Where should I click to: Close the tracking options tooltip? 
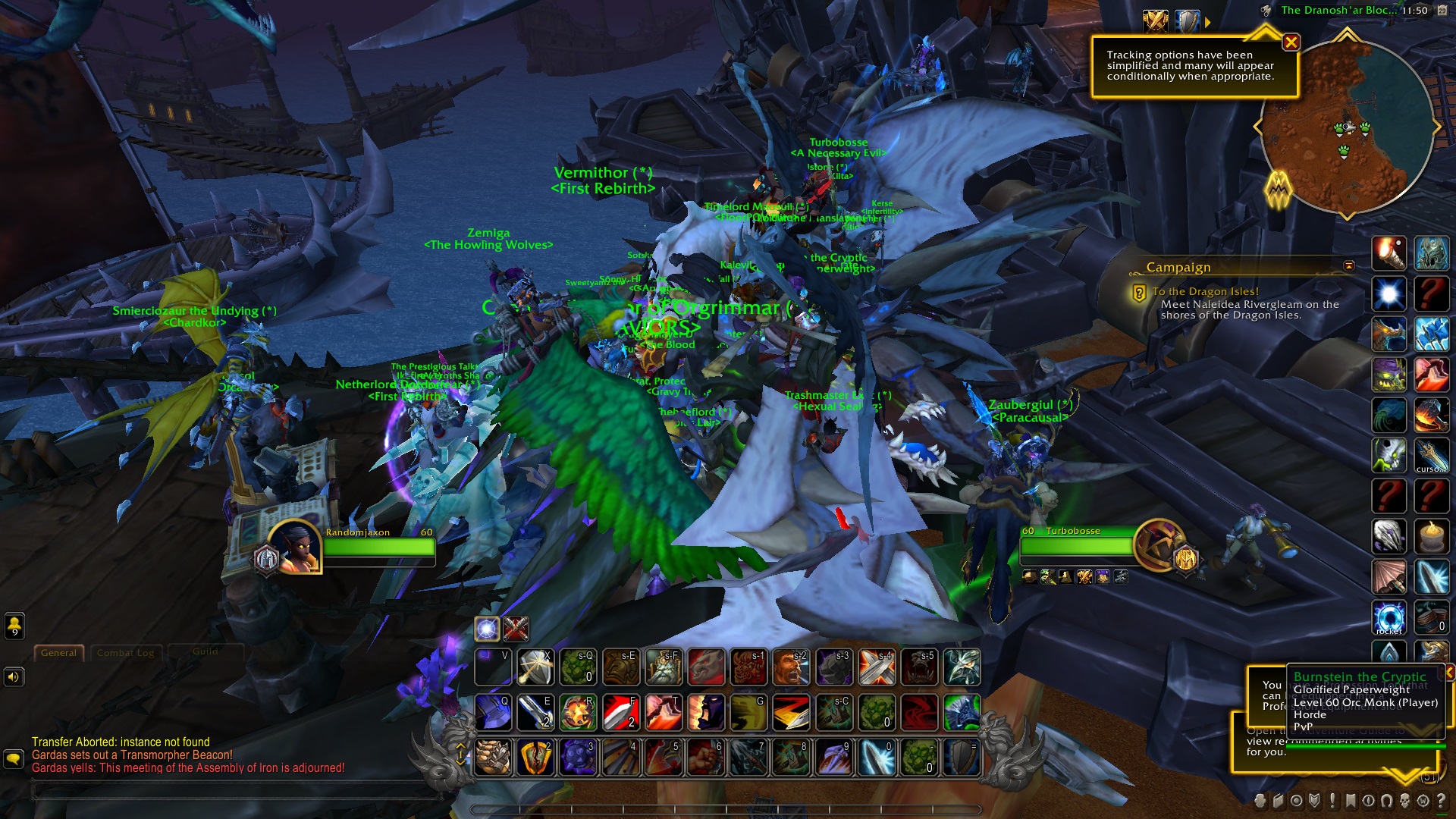1291,42
